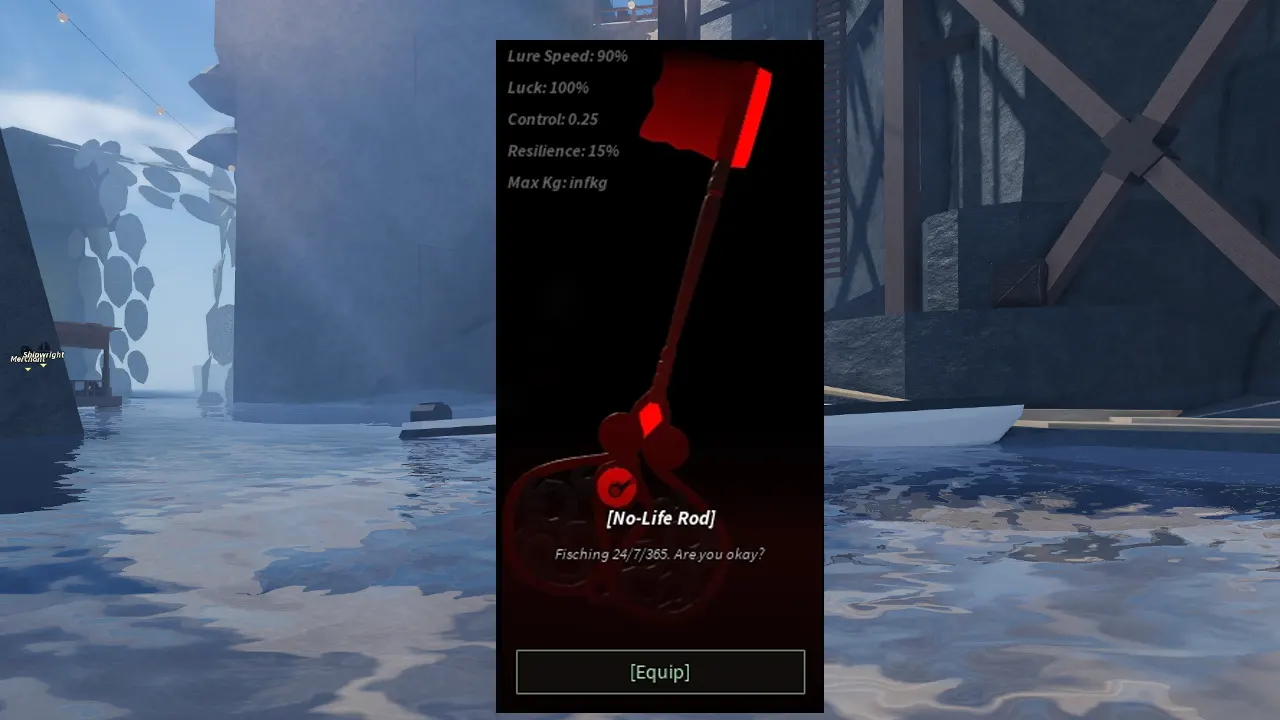Click the Luck: 100% stat line
Screen dimensions: 1280x720
click(548, 88)
